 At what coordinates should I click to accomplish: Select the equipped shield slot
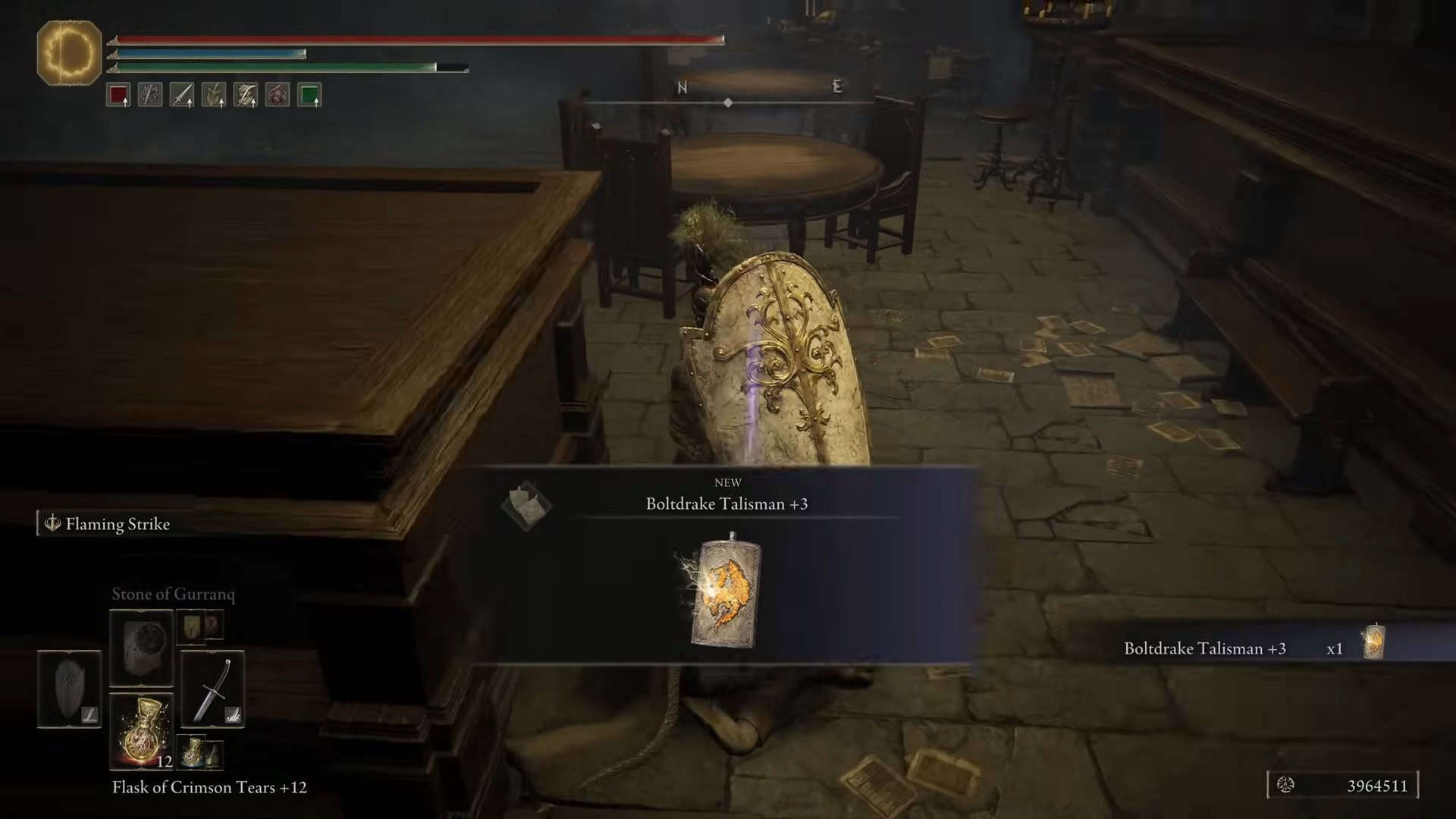pos(69,689)
